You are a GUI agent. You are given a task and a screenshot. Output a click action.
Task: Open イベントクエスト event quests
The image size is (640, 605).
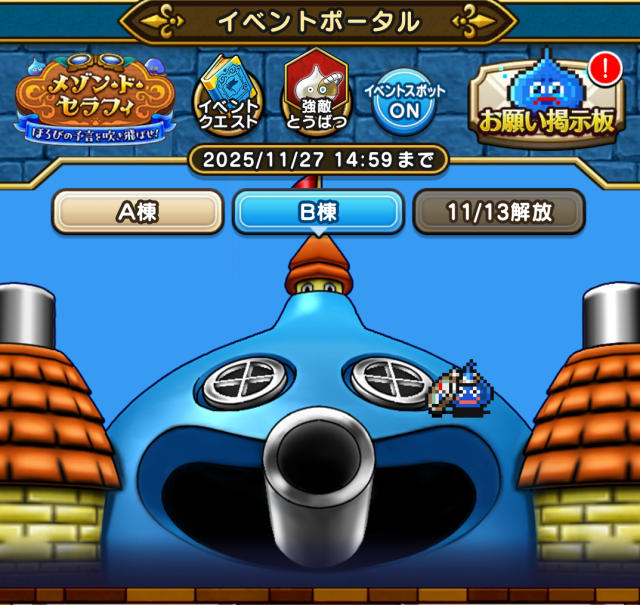228,96
